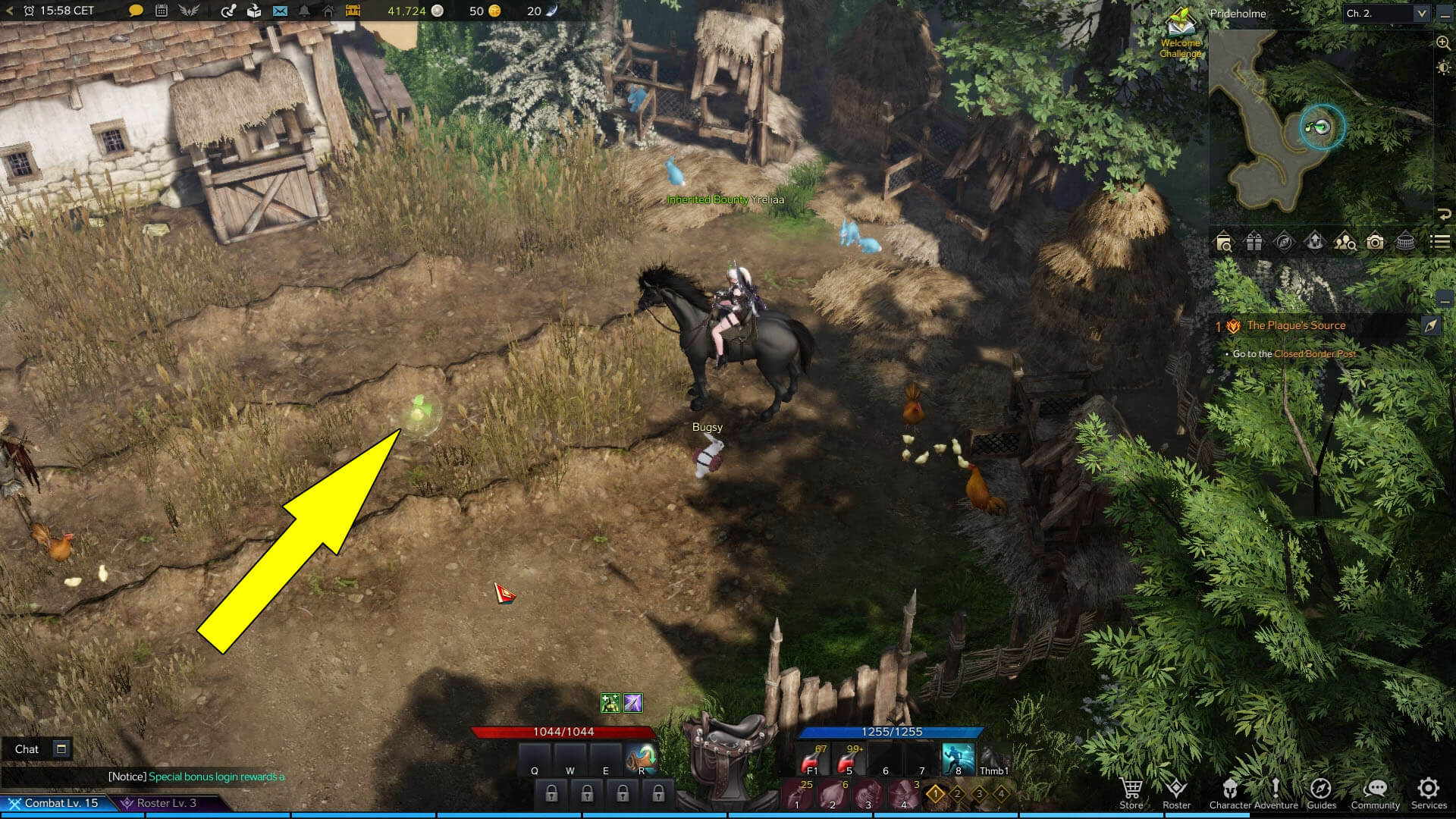This screenshot has width=1456, height=819.
Task: Click the find people magnifier icon below minimap
Action: coord(1345,243)
